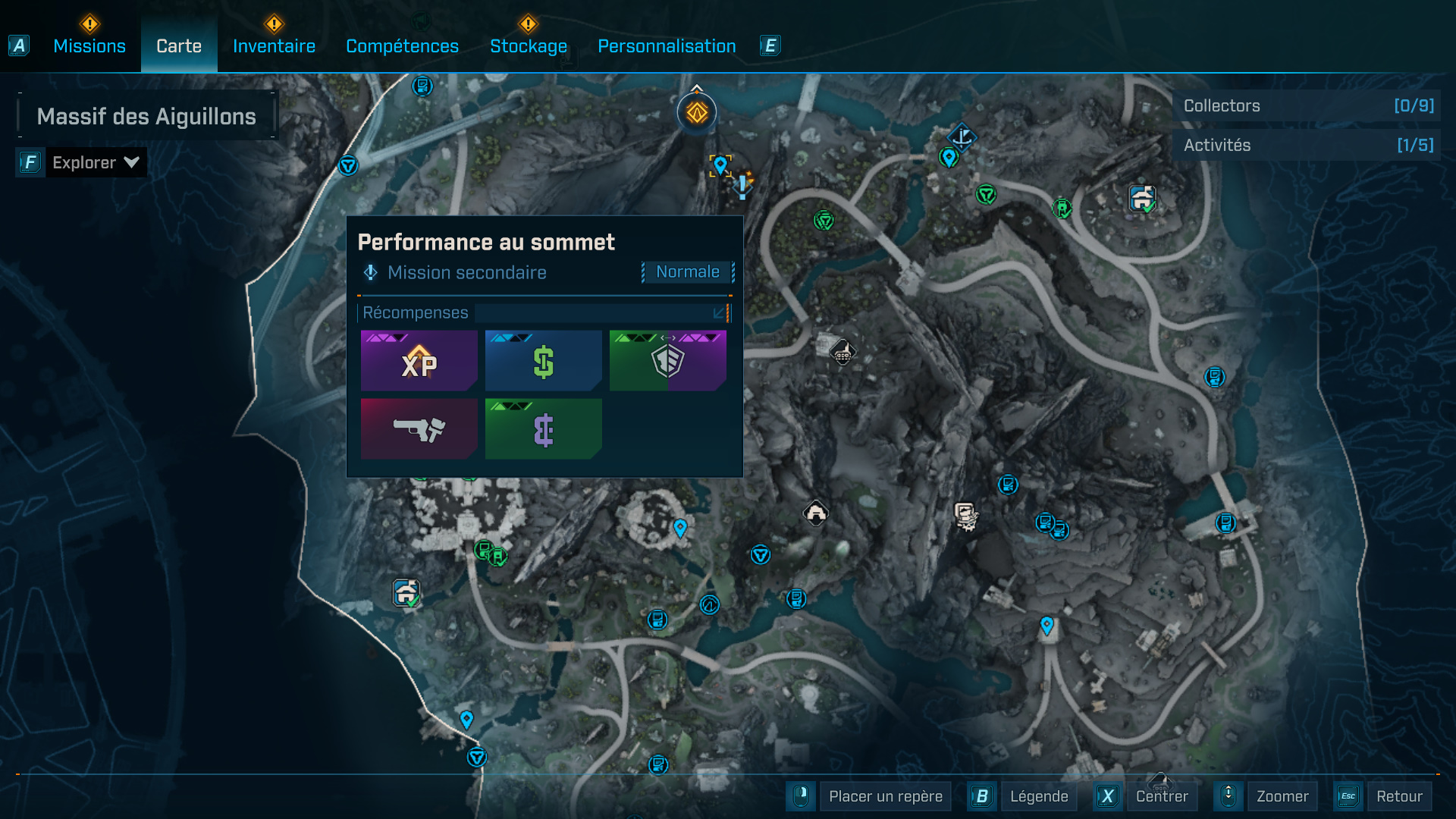Click the XP reward tile

[419, 361]
